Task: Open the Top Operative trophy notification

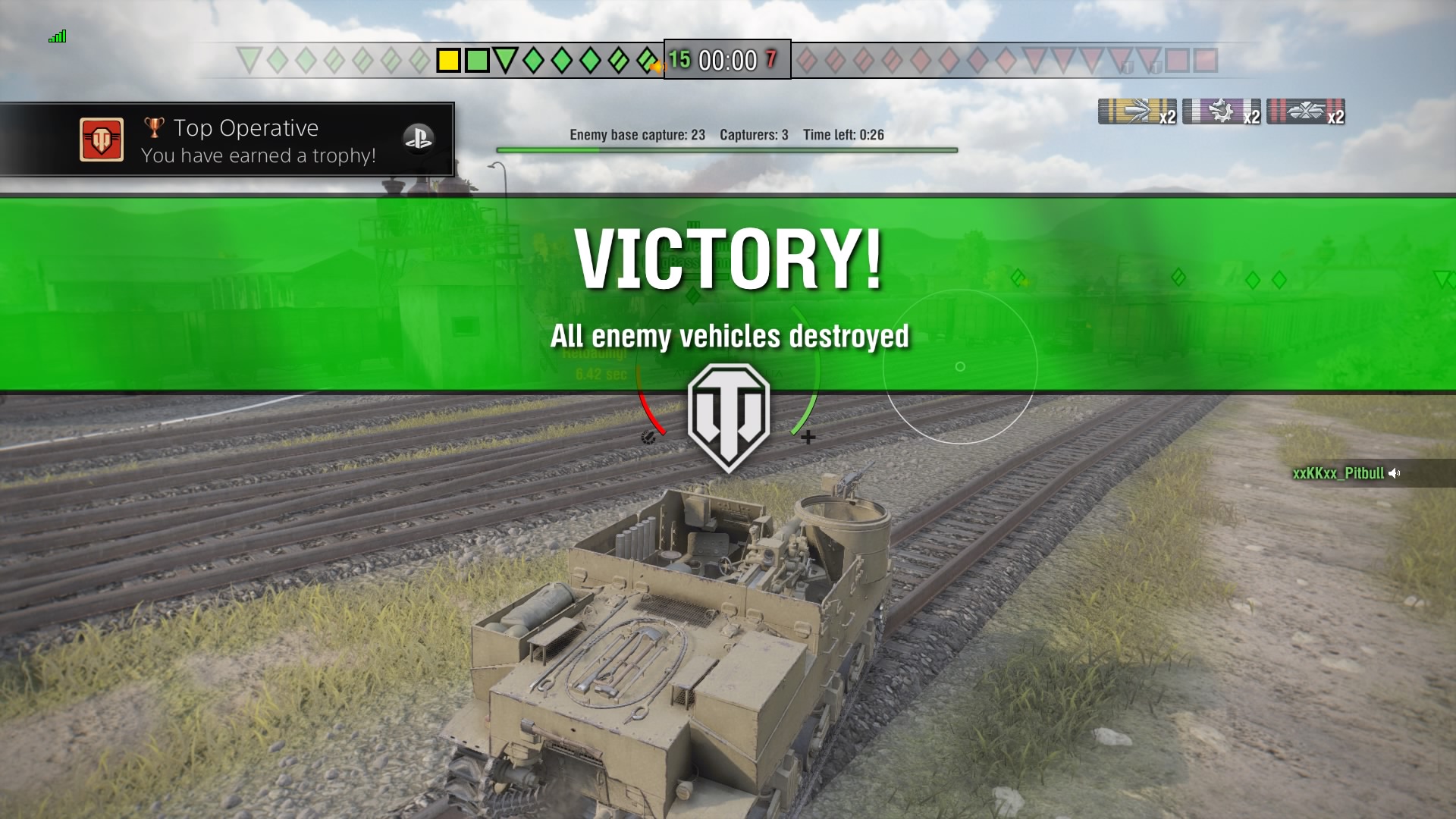Action: pyautogui.click(x=227, y=140)
